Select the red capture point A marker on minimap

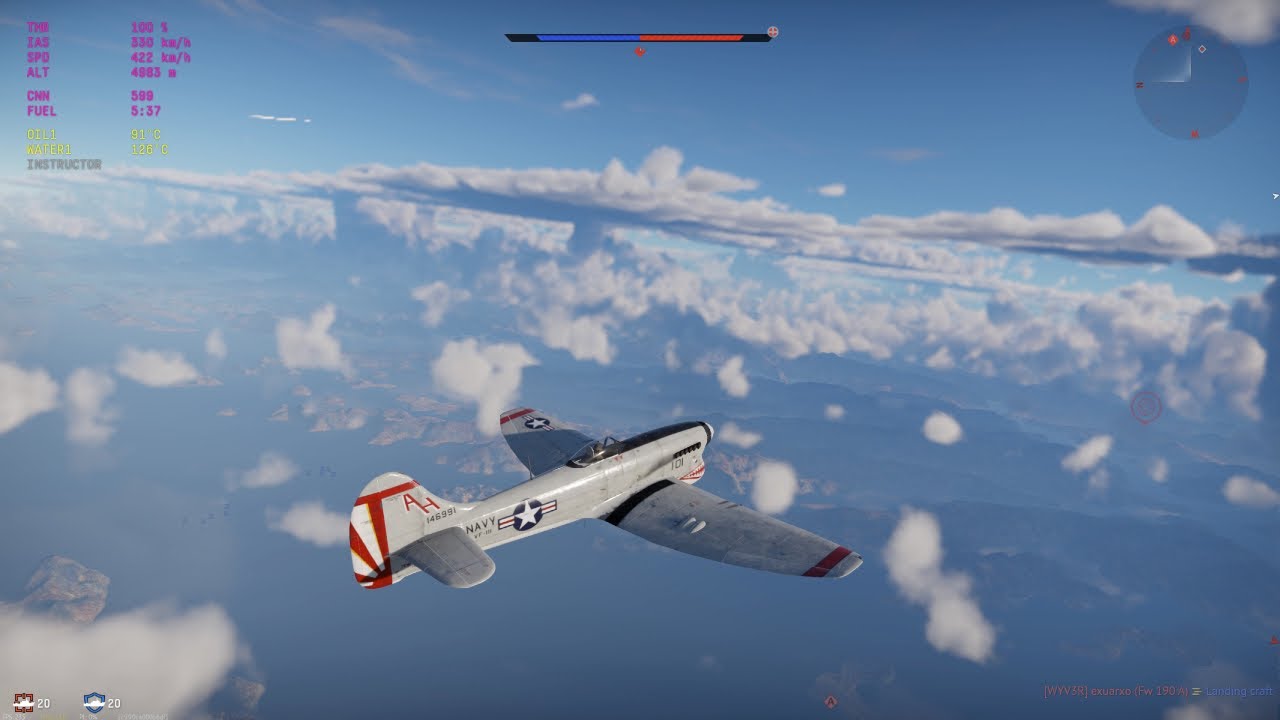tap(1173, 39)
